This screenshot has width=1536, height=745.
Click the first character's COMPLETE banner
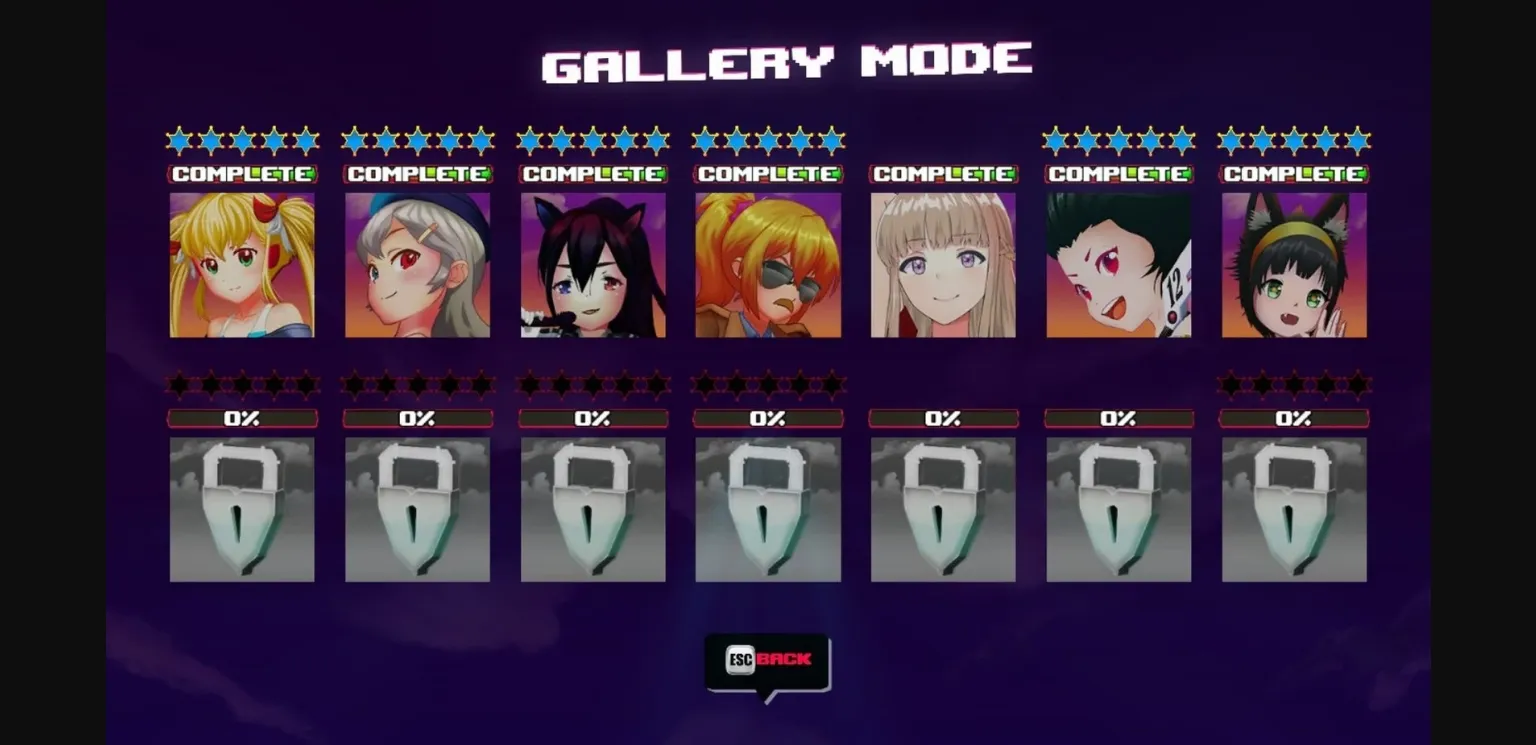click(242, 173)
